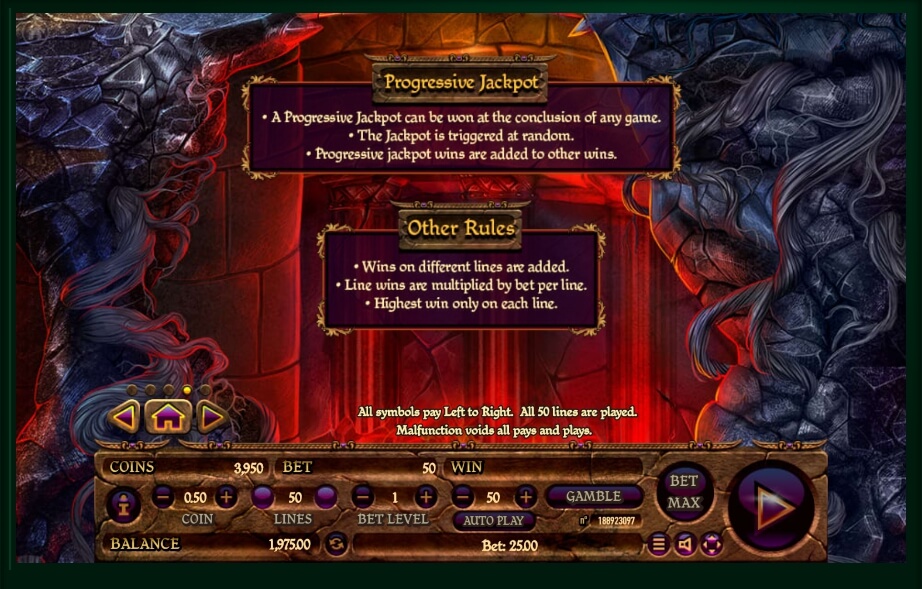This screenshot has height=589, width=922.
Task: Start Auto Play
Action: 494,521
